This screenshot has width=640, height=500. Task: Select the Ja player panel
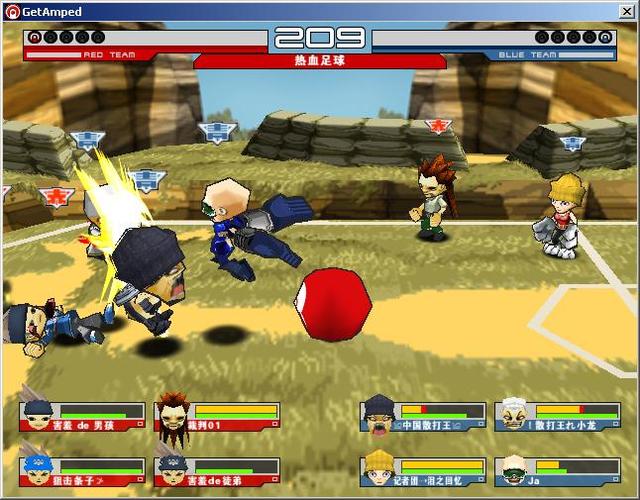[558, 471]
